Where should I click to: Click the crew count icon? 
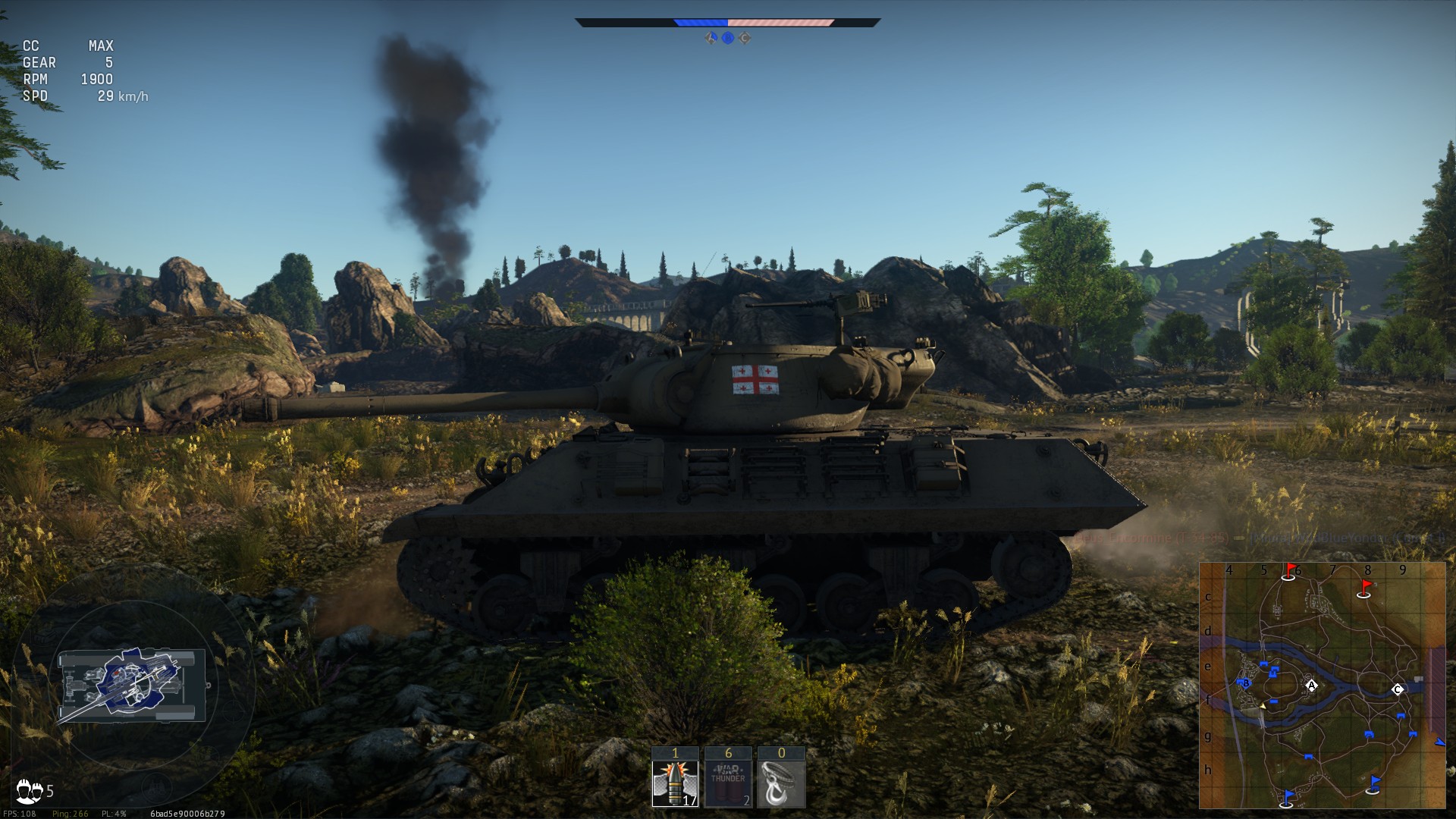(x=30, y=791)
